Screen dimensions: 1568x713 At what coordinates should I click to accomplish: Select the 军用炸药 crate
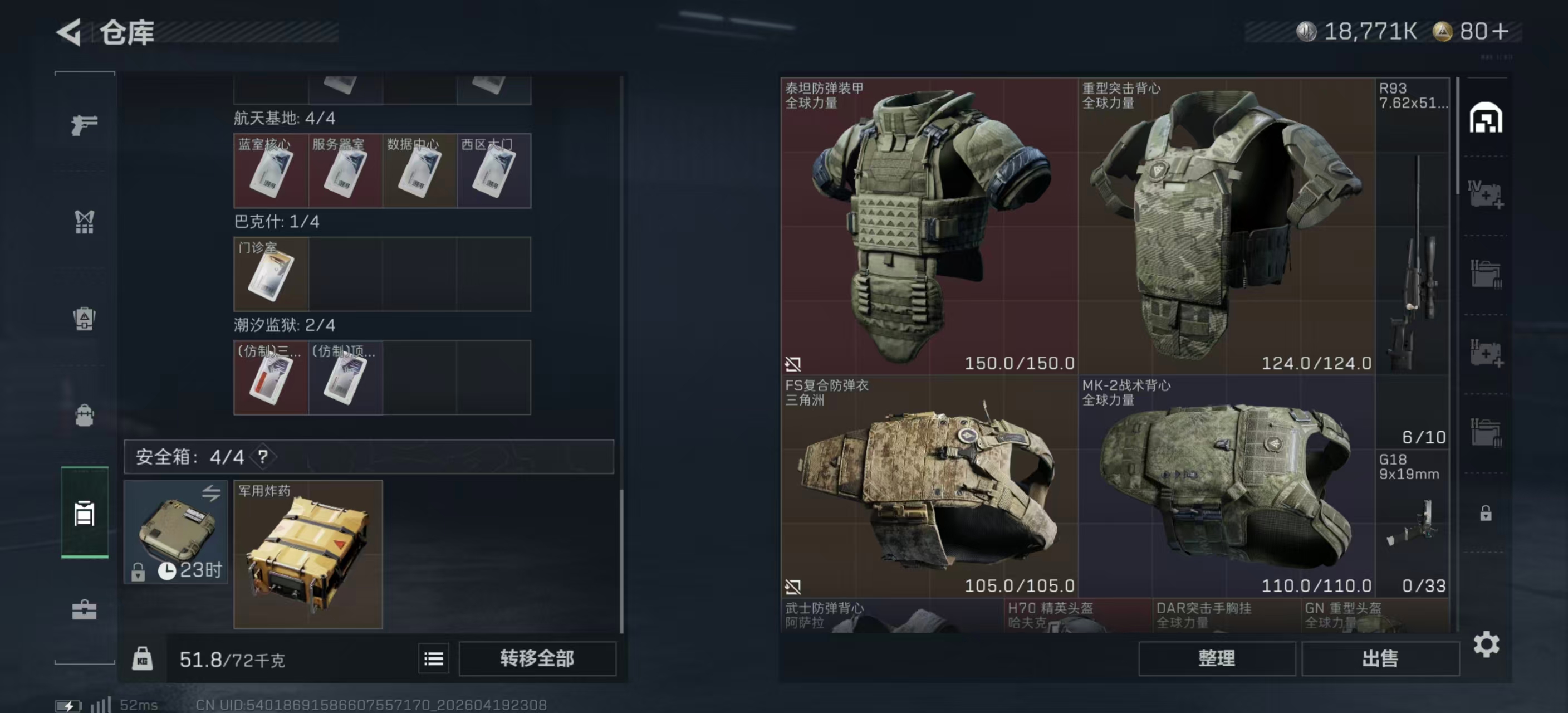coord(308,555)
